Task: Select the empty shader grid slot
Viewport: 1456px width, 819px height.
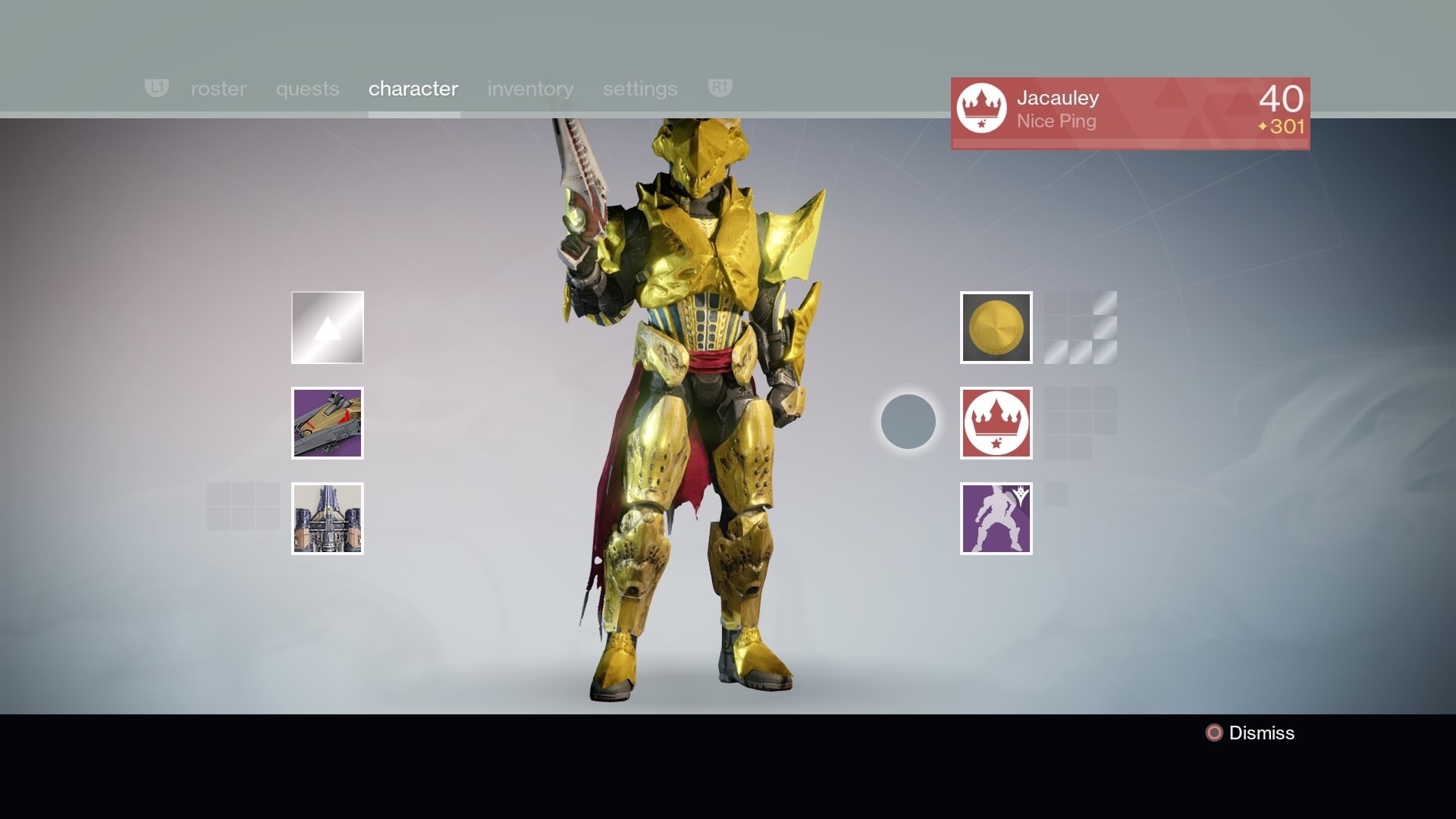Action: tap(1080, 328)
